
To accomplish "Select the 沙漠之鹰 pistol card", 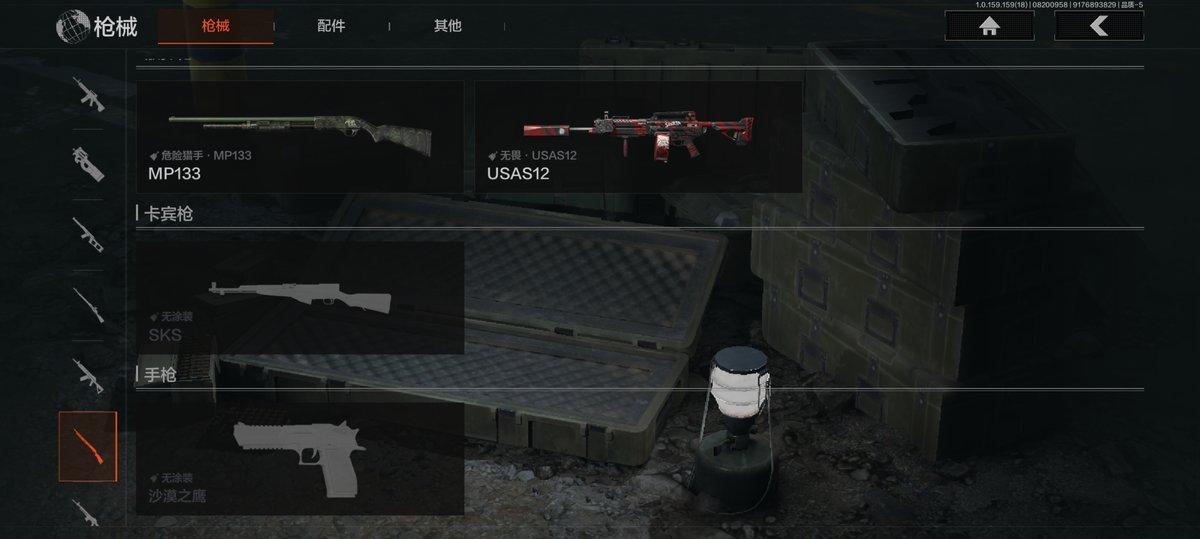I will 300,458.
